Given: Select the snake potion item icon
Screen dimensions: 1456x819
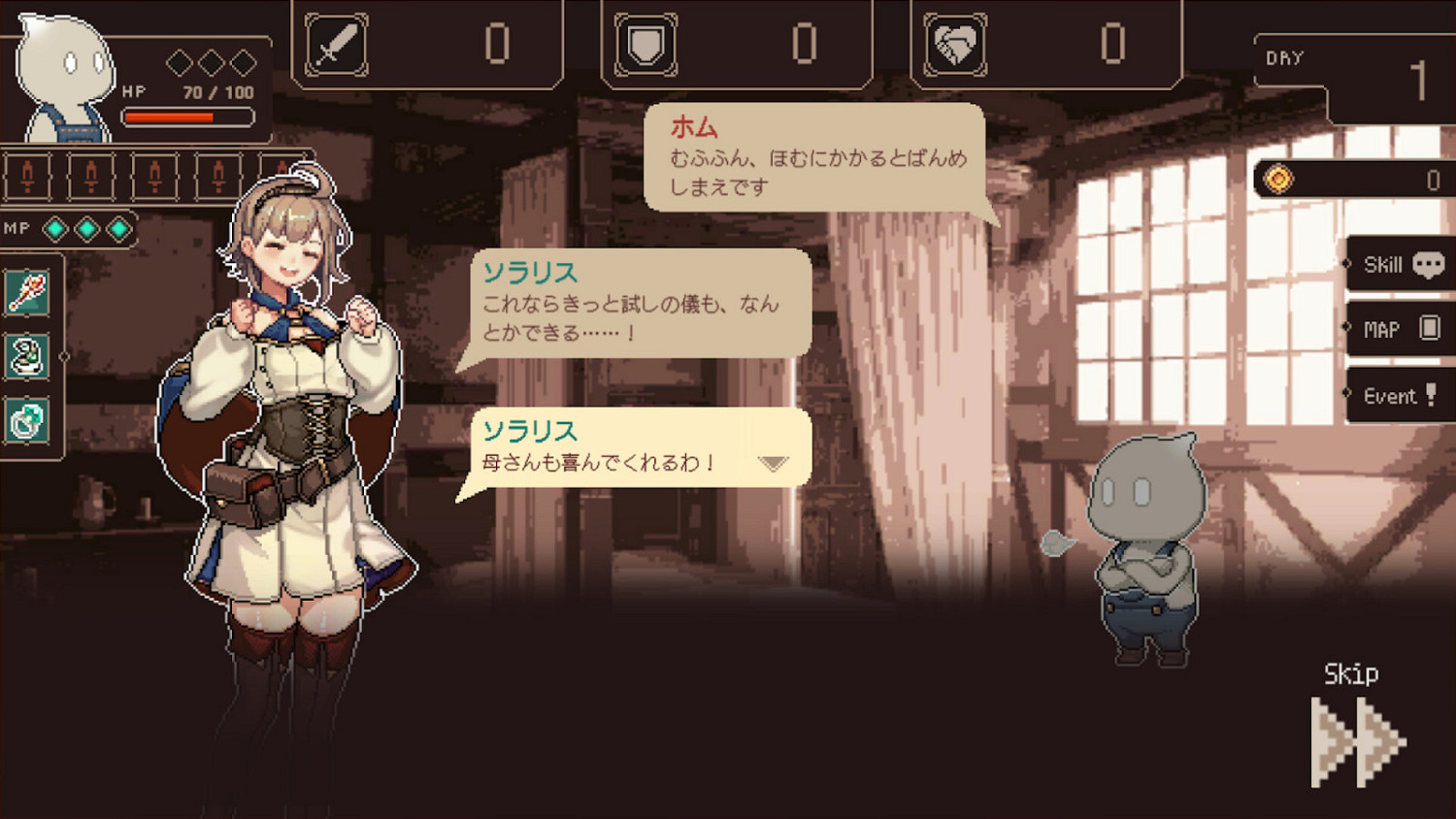Looking at the screenshot, I should click(27, 357).
